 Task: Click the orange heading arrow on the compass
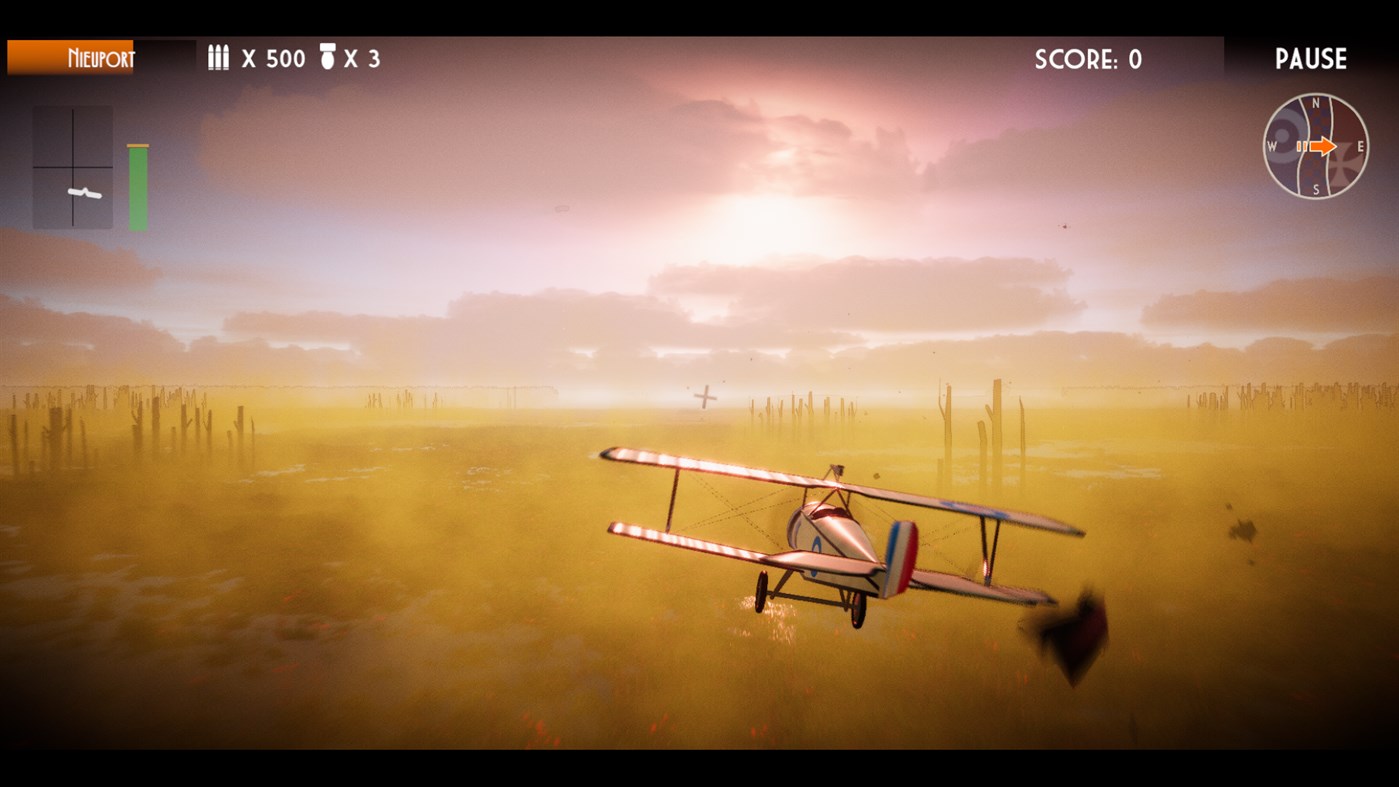(1323, 146)
